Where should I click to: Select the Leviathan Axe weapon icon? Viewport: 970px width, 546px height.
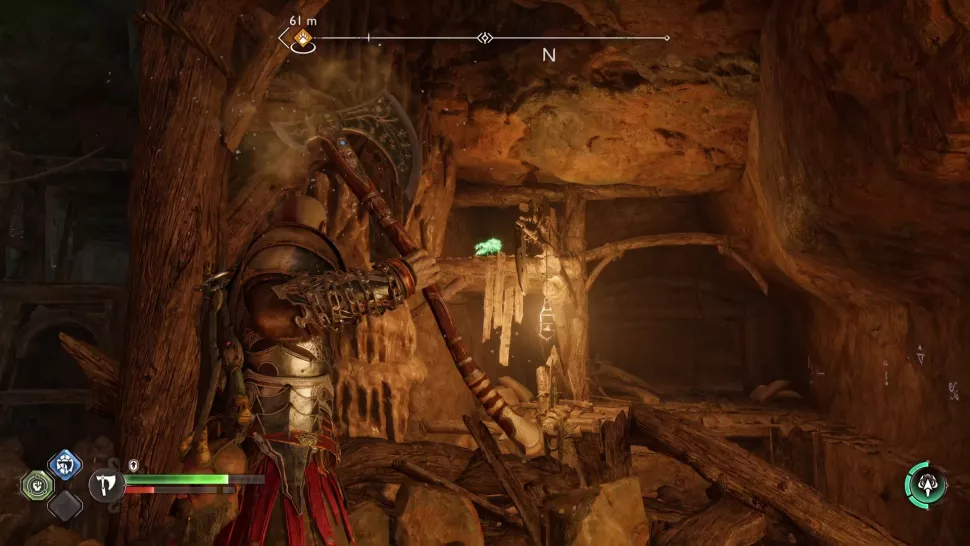105,485
